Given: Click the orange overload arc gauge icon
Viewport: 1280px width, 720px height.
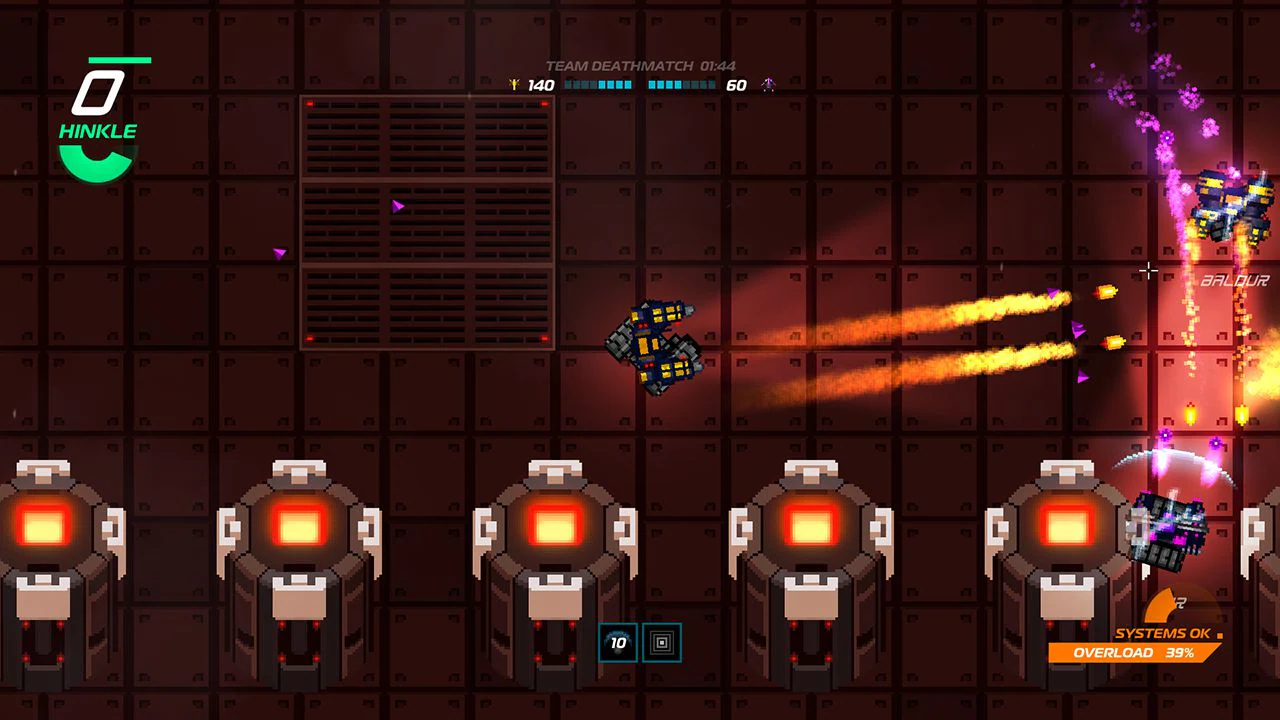Looking at the screenshot, I should tap(1160, 605).
